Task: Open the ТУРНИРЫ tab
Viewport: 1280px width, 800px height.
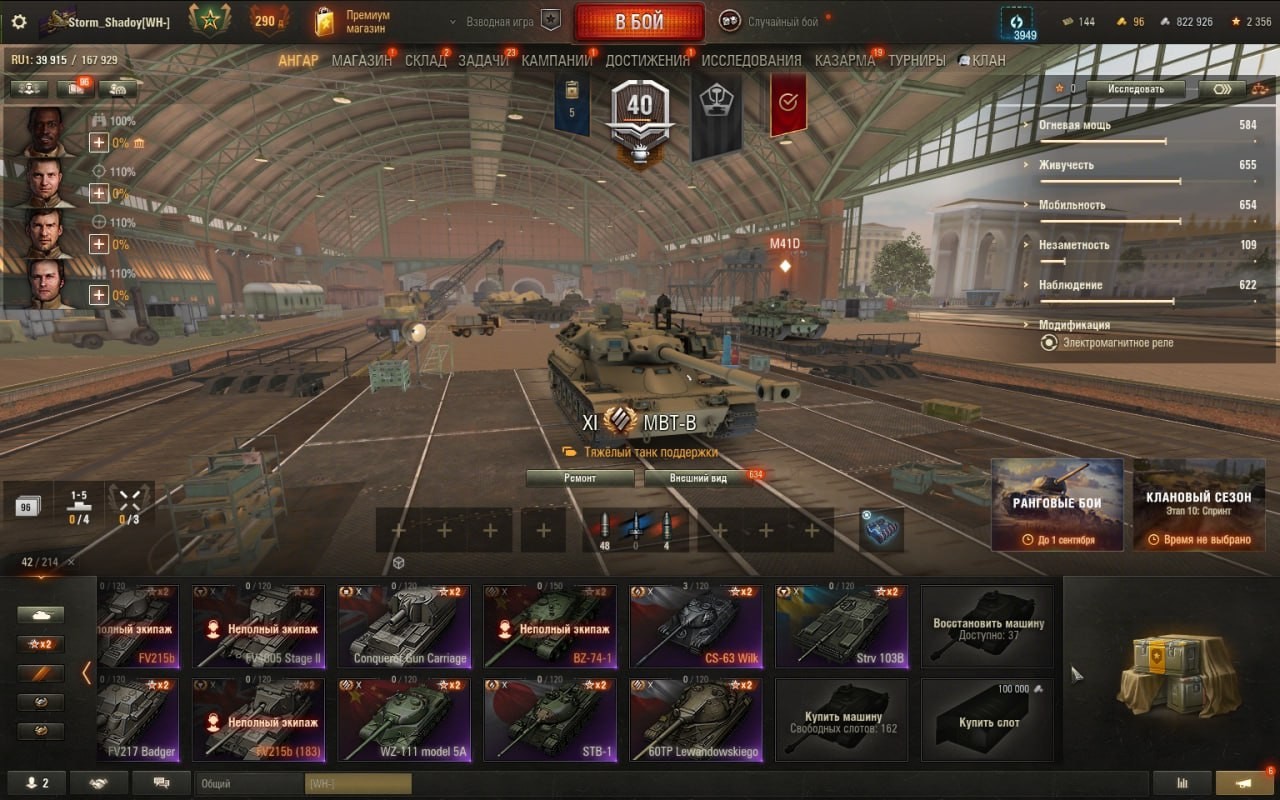Action: pos(916,60)
